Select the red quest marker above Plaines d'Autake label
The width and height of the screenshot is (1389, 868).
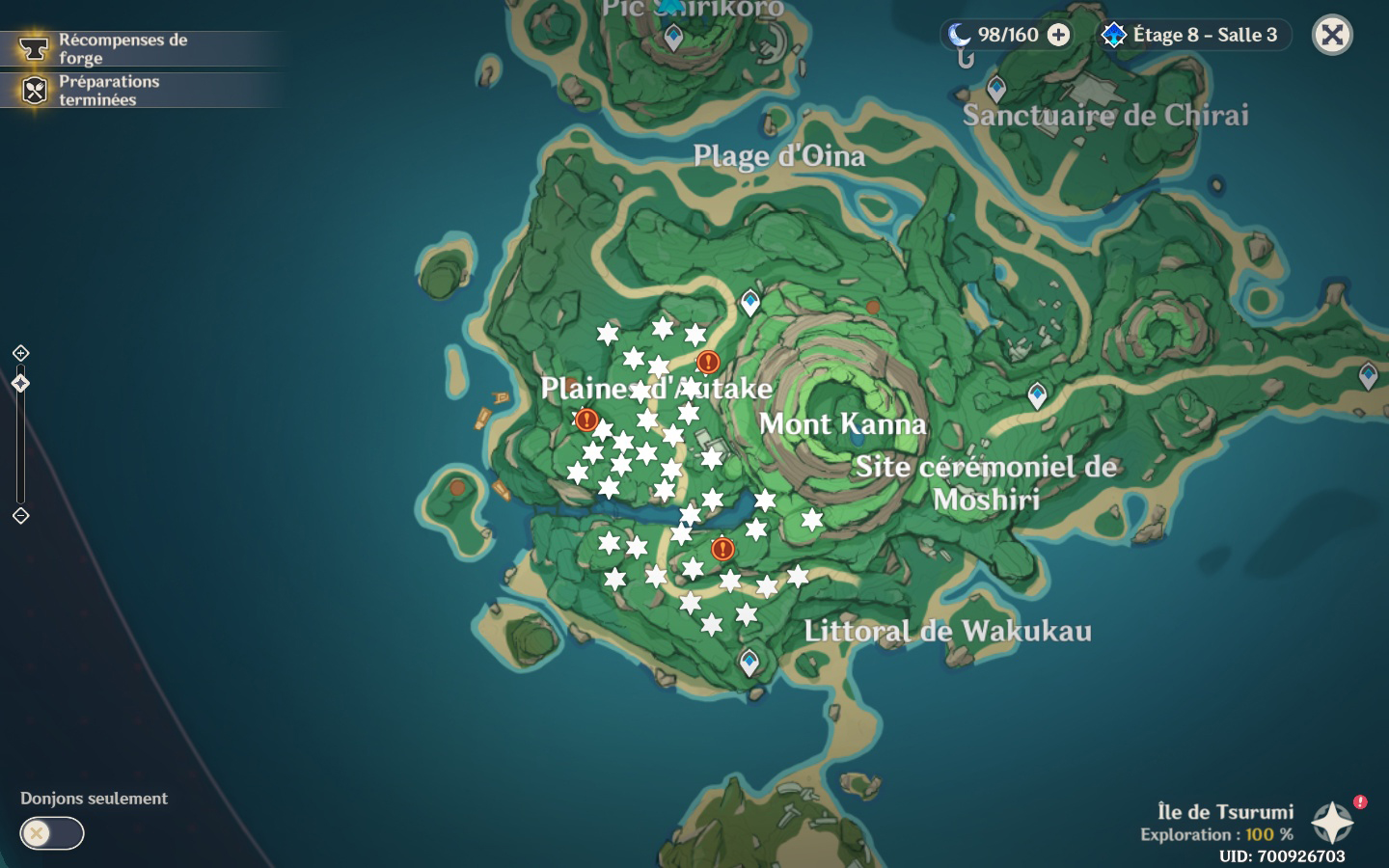coord(708,363)
